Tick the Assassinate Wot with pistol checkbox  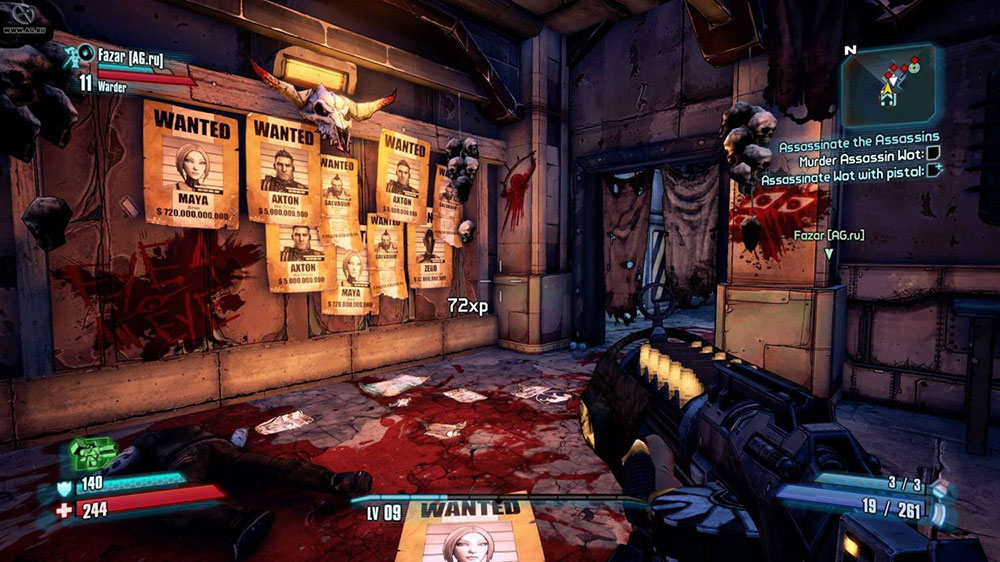pos(933,171)
